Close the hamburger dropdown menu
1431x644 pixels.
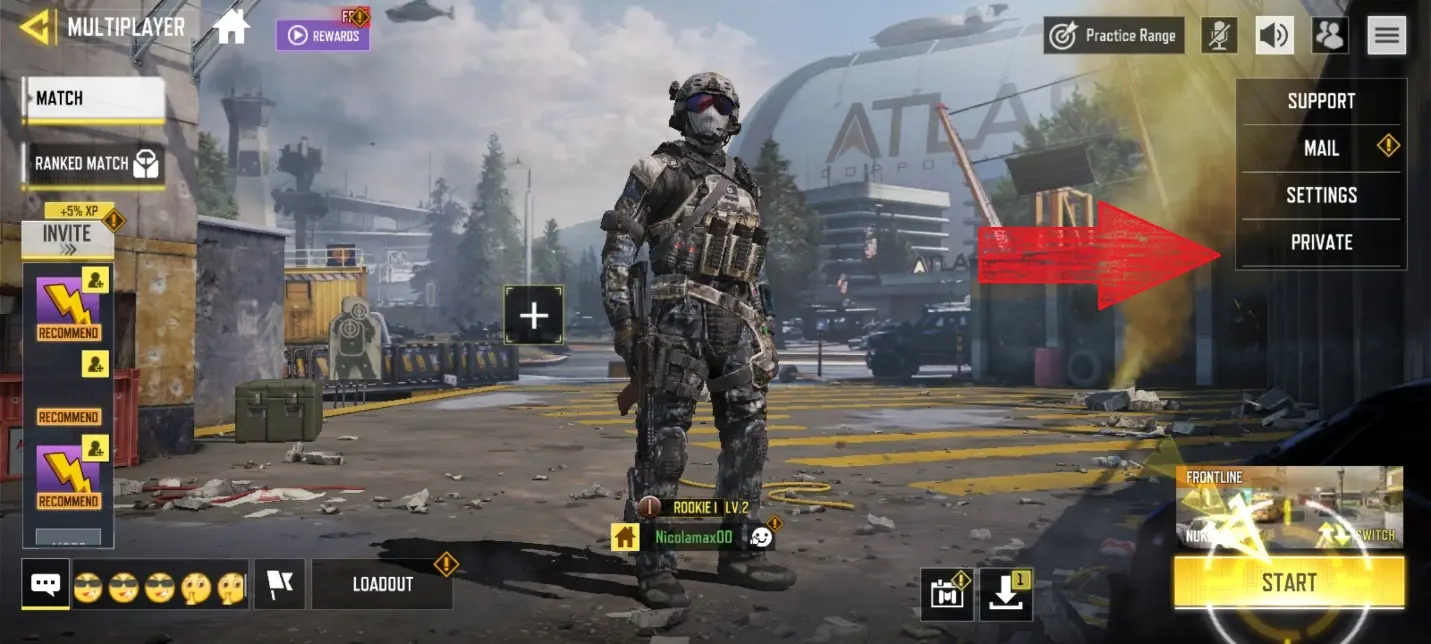(x=1386, y=35)
